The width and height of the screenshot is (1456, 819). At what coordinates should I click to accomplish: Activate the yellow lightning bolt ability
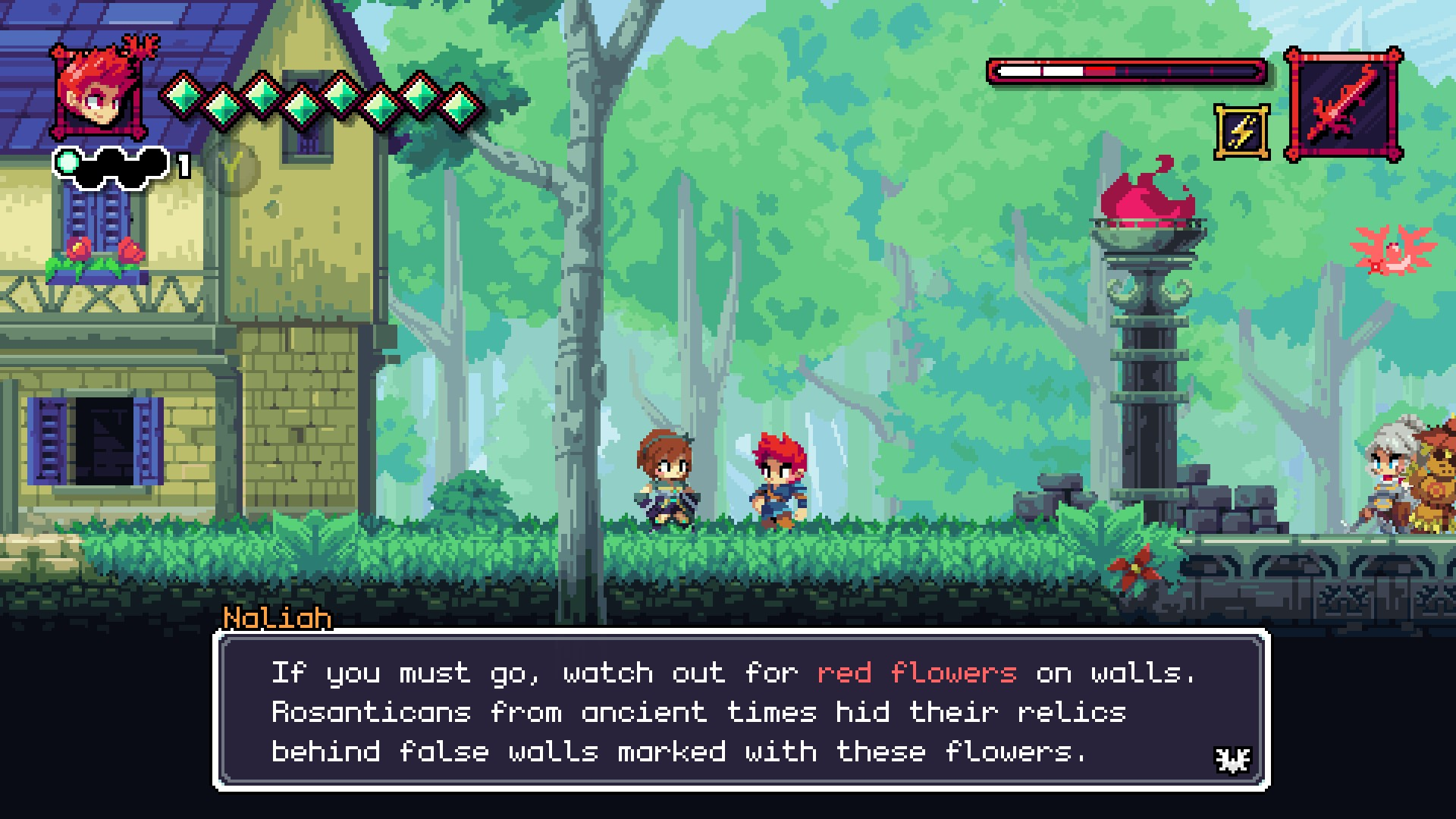[x=1241, y=132]
